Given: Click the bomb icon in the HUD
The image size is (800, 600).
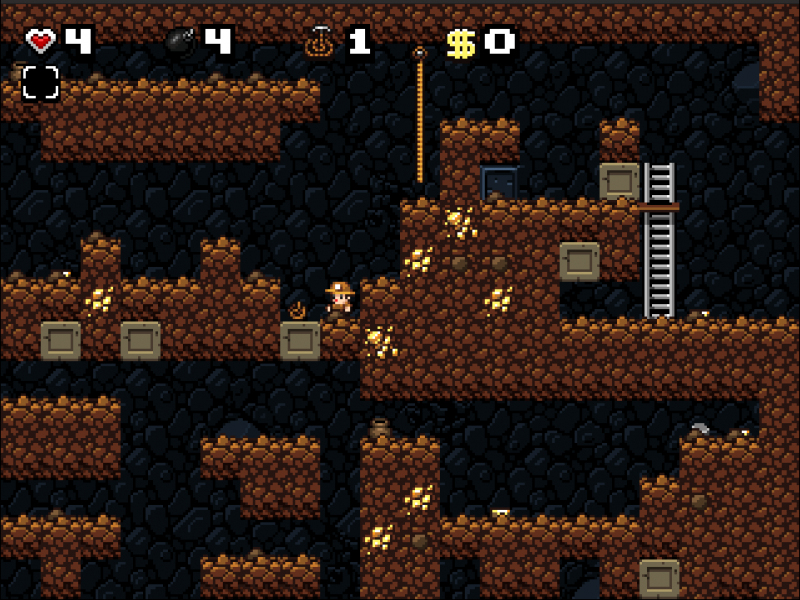Looking at the screenshot, I should 181,41.
